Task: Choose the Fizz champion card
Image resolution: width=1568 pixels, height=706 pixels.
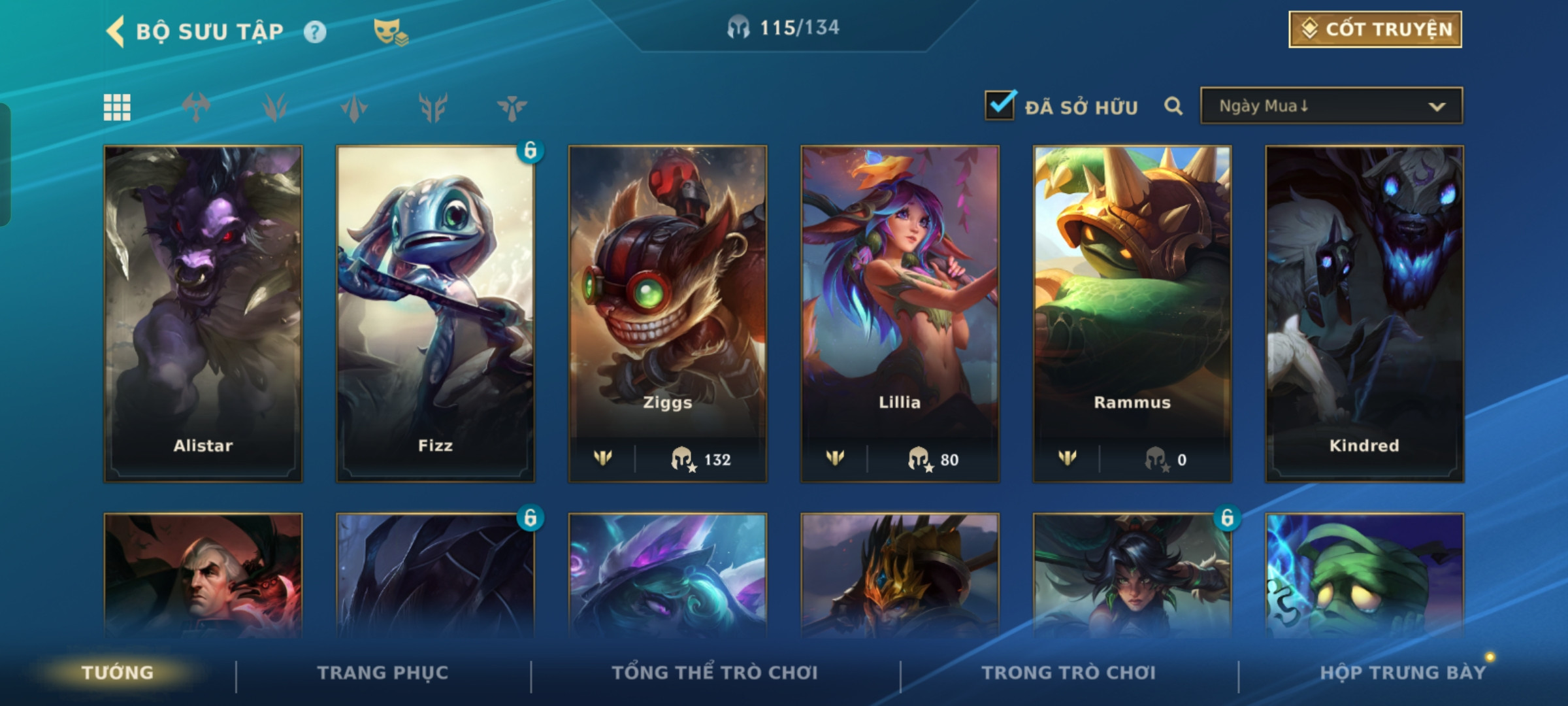Action: click(435, 314)
